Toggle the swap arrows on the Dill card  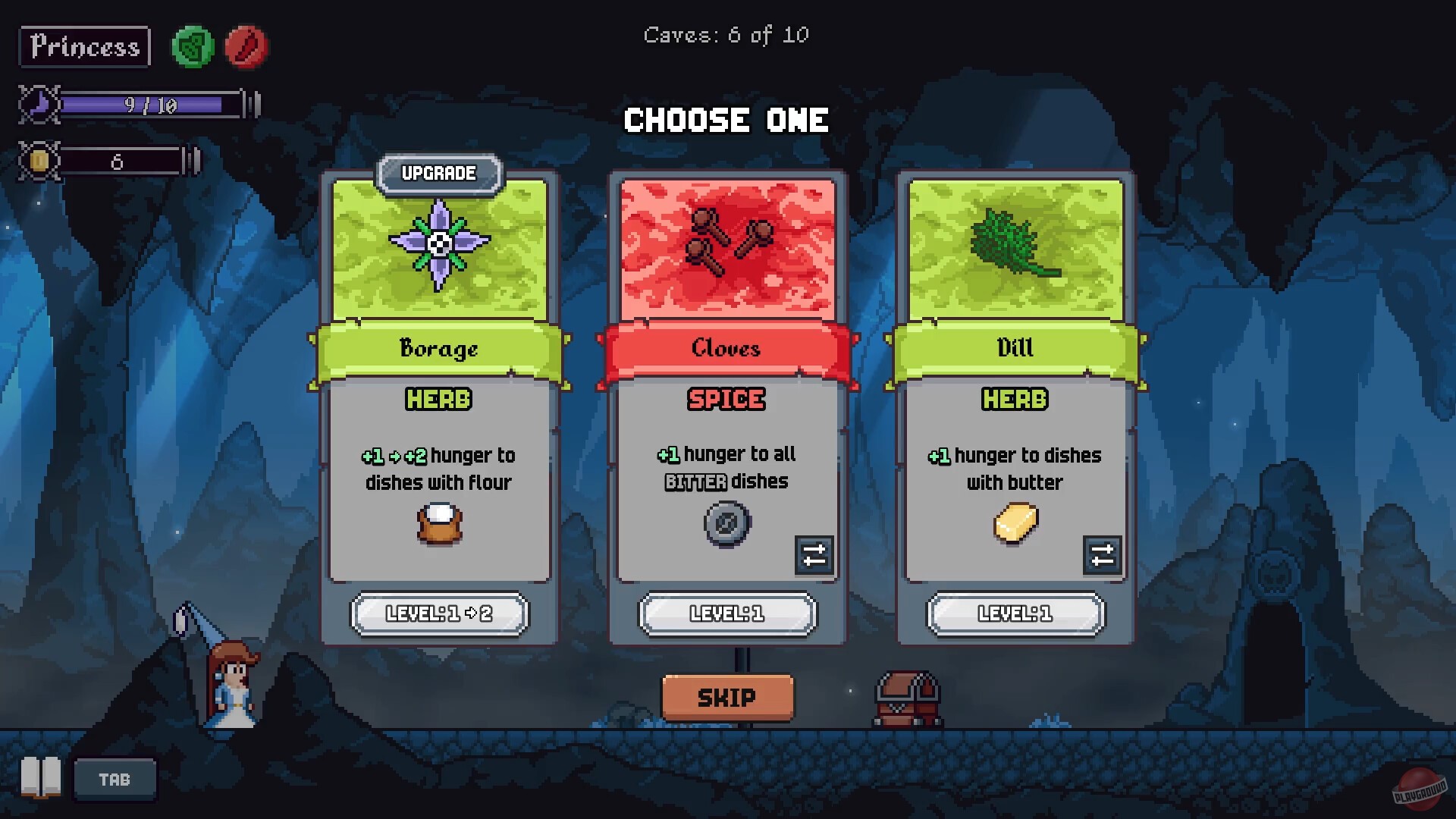tap(1102, 556)
